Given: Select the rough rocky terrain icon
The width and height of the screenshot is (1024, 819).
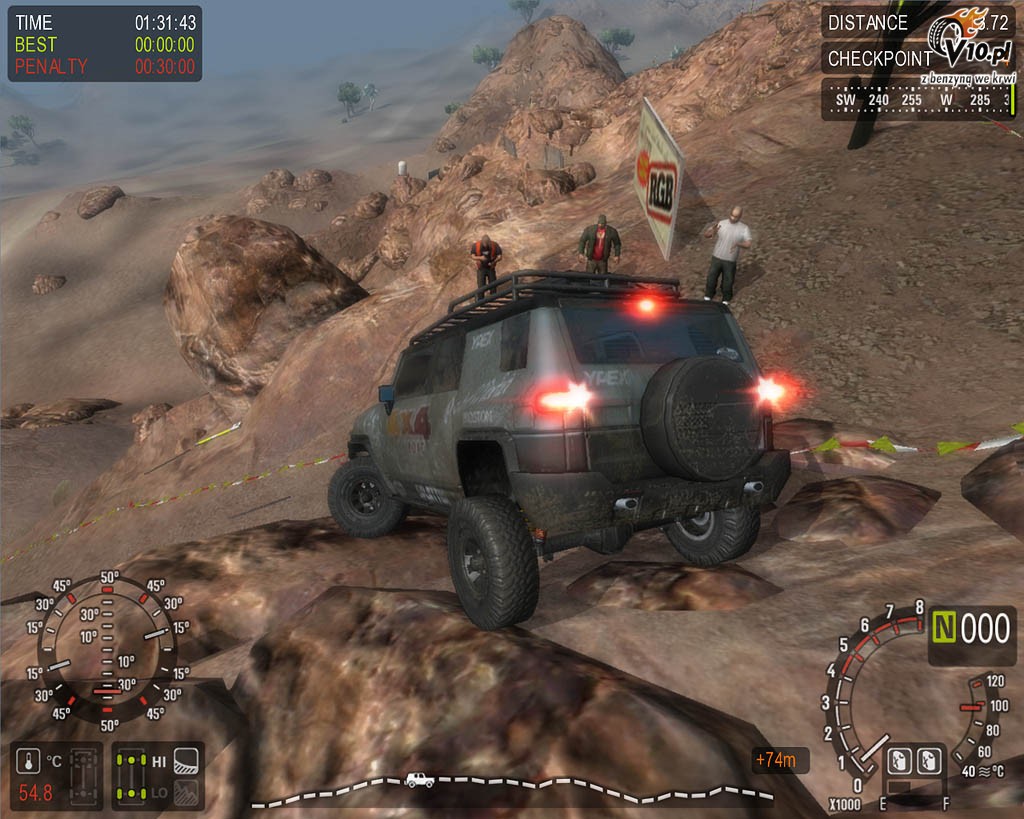Looking at the screenshot, I should 185,792.
